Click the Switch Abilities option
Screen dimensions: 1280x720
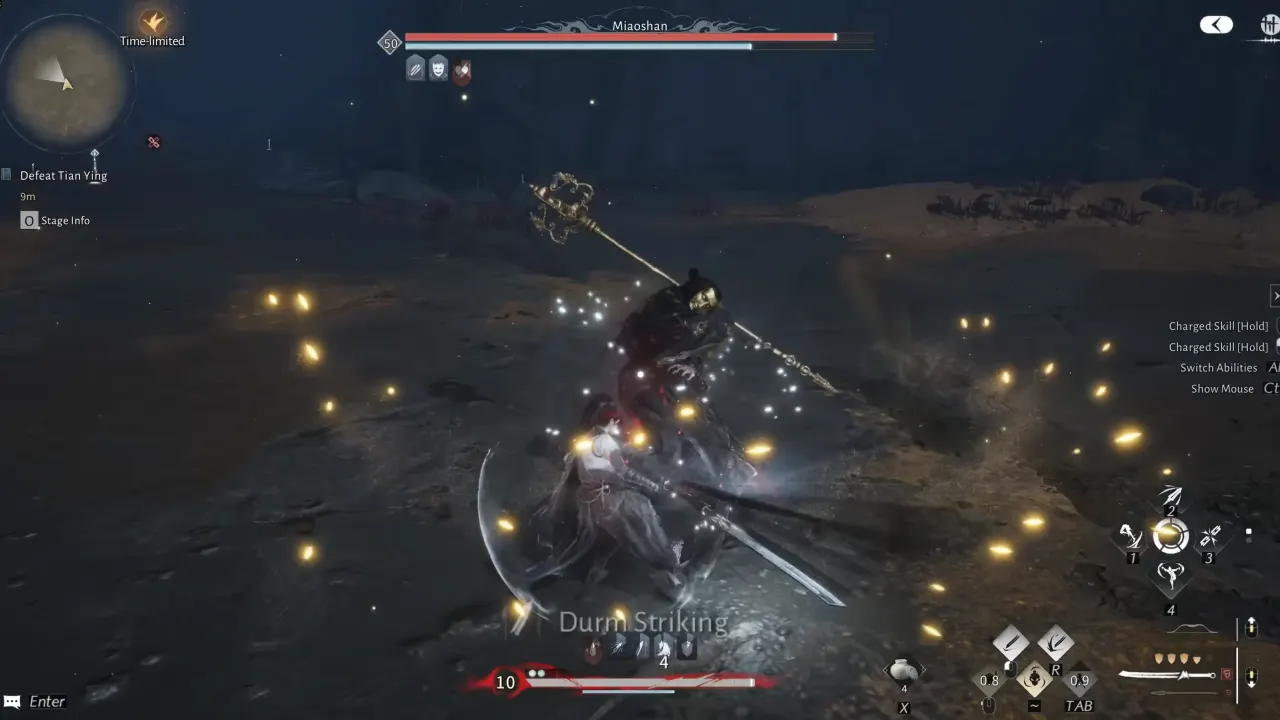[x=1219, y=367]
